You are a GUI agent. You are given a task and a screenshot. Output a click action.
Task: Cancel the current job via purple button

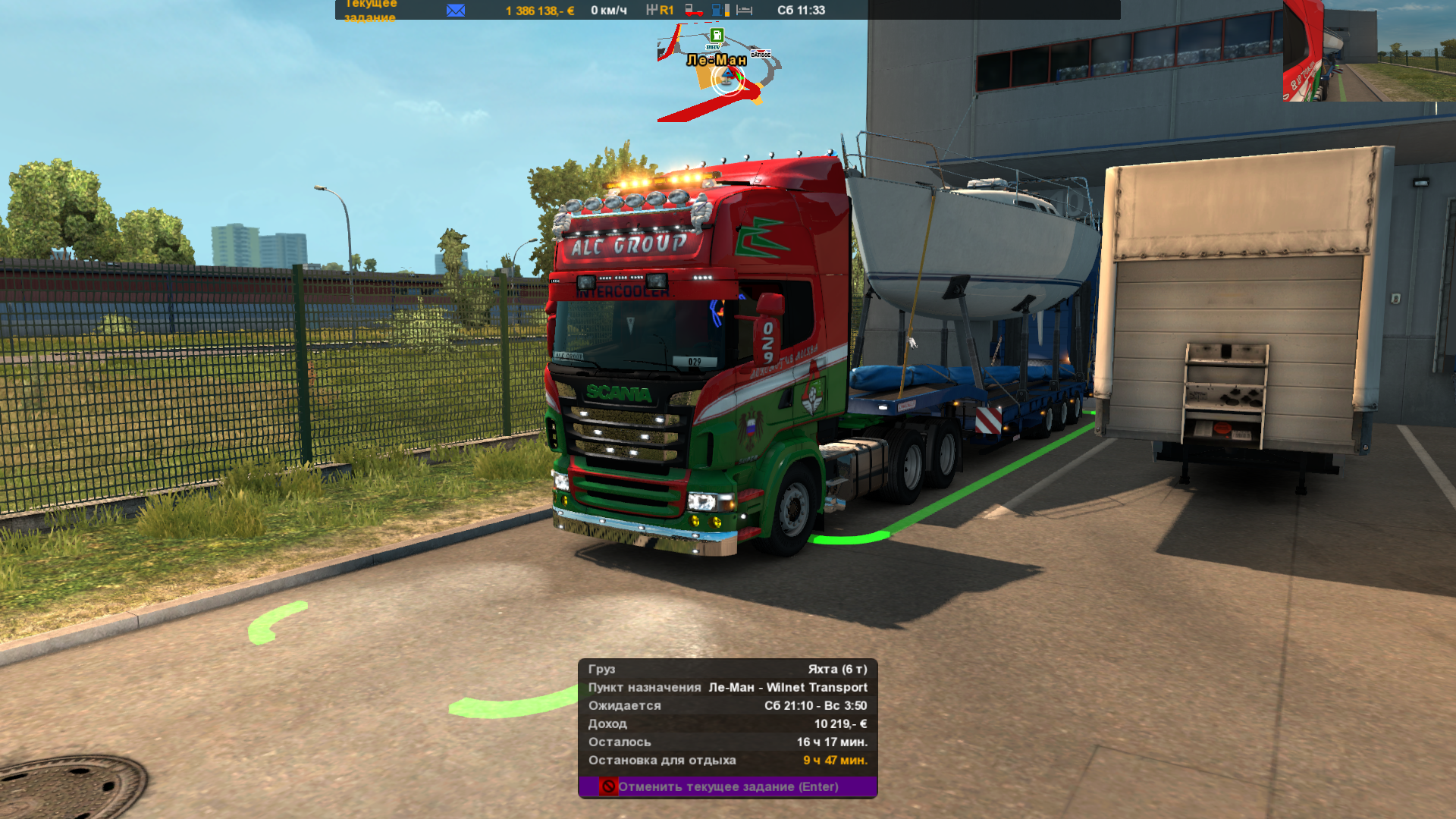coord(727,786)
